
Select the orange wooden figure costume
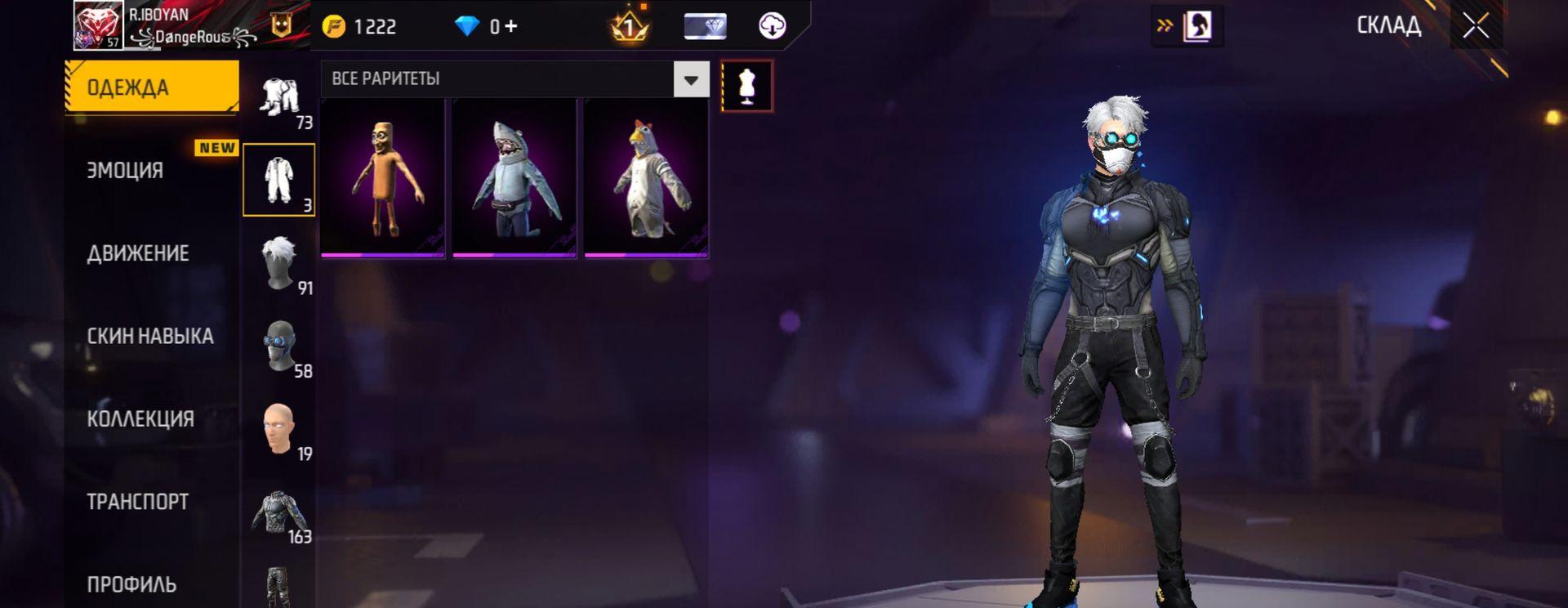[x=382, y=177]
